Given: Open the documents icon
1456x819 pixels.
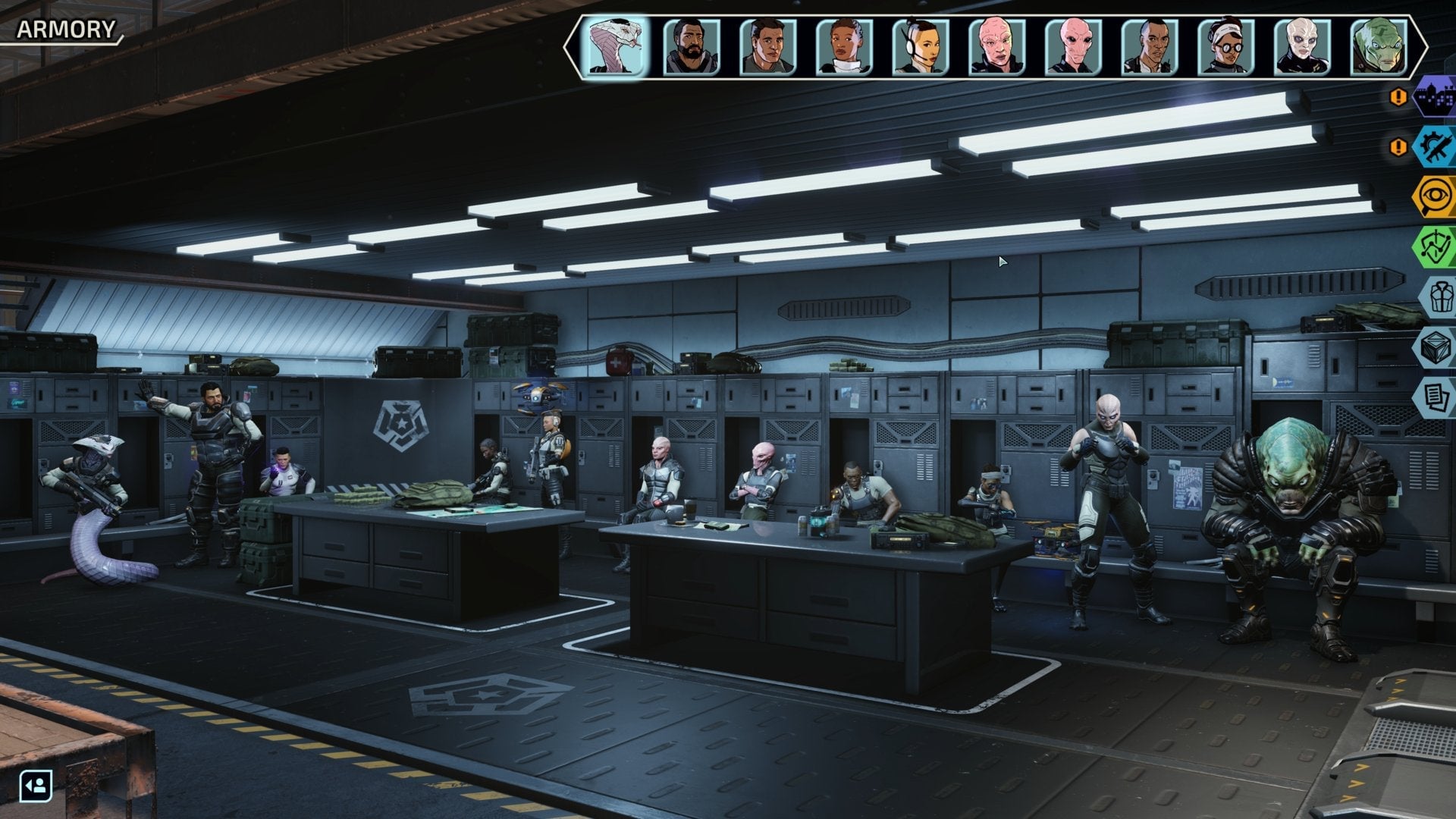Looking at the screenshot, I should click(x=1436, y=397).
